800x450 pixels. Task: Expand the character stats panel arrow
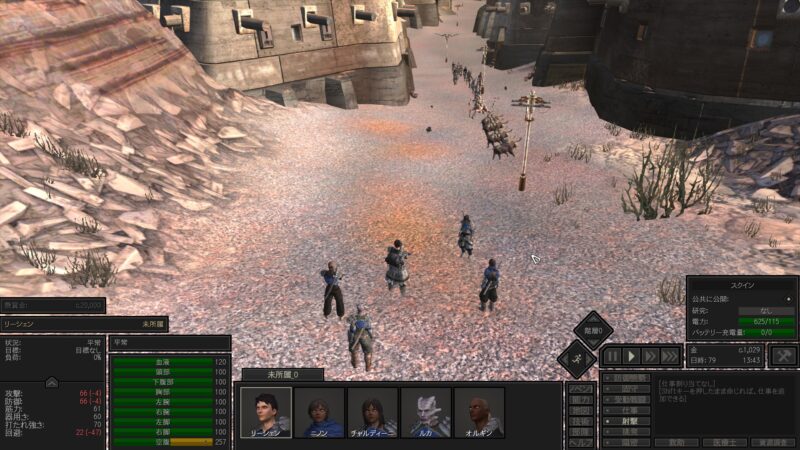tap(52, 381)
